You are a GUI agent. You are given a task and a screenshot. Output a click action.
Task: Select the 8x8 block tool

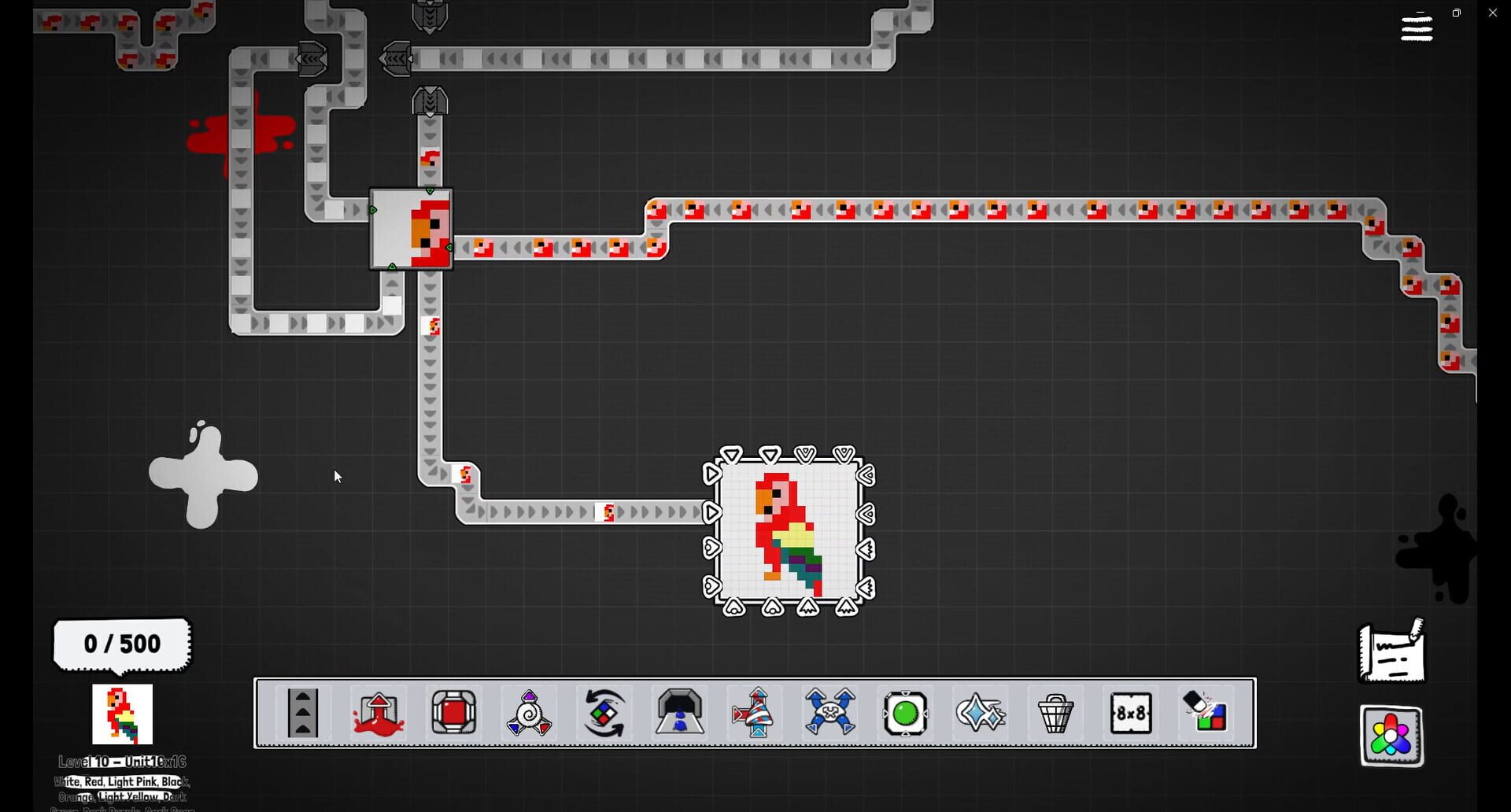click(1132, 714)
